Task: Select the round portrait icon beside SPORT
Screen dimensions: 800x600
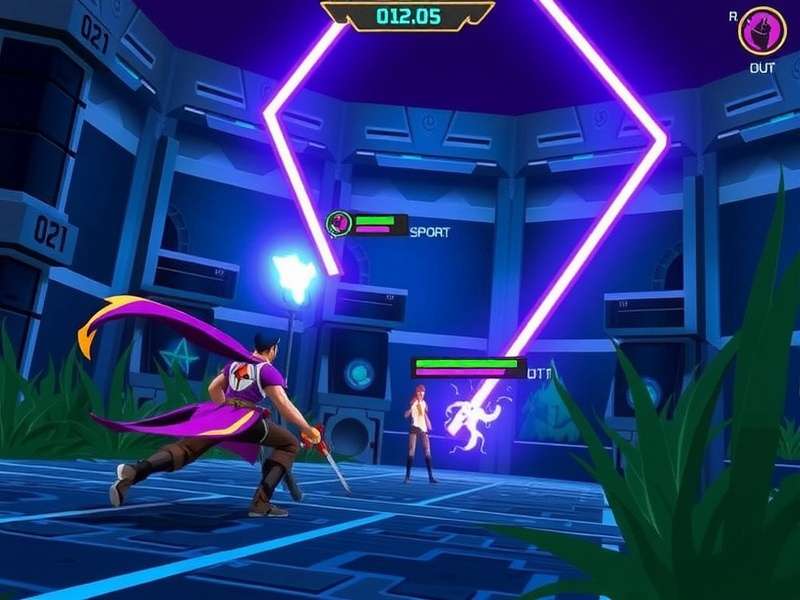Action: point(341,224)
